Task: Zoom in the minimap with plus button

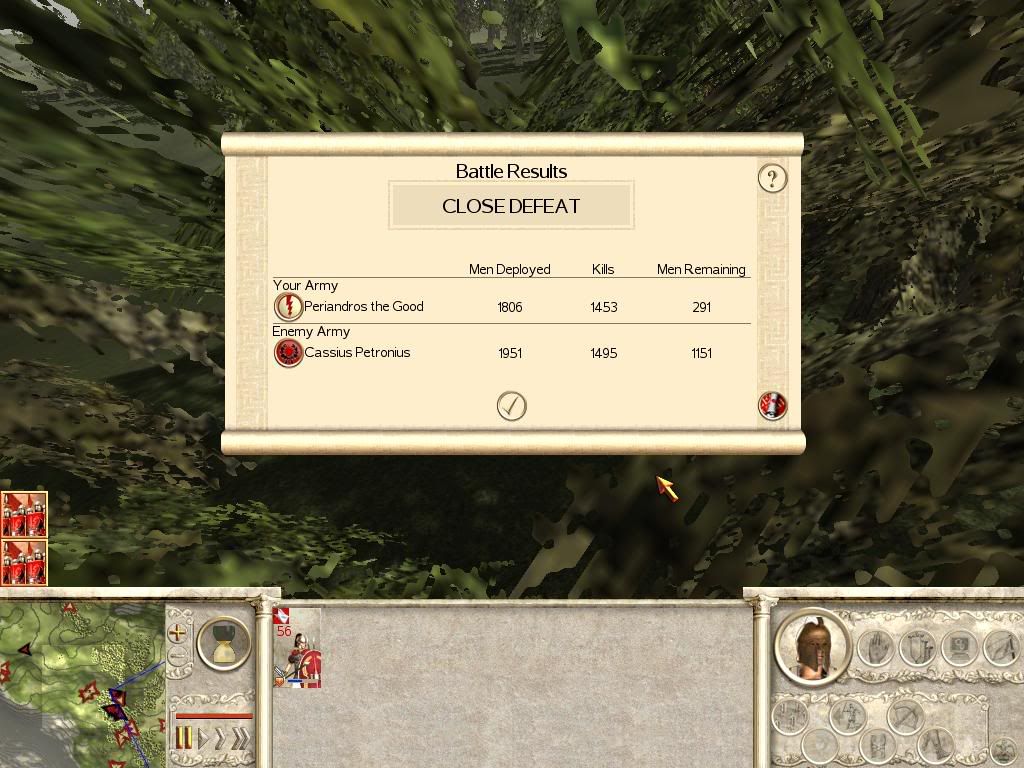Action: point(178,633)
